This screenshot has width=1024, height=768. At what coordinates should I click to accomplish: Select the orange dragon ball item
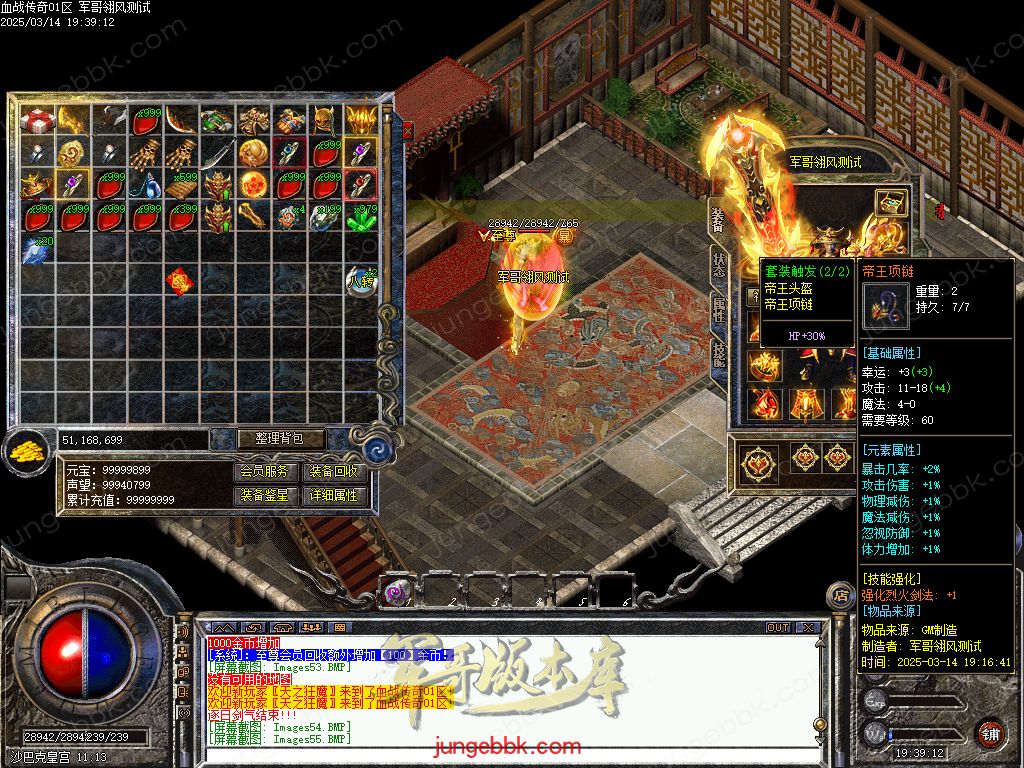pyautogui.click(x=253, y=185)
